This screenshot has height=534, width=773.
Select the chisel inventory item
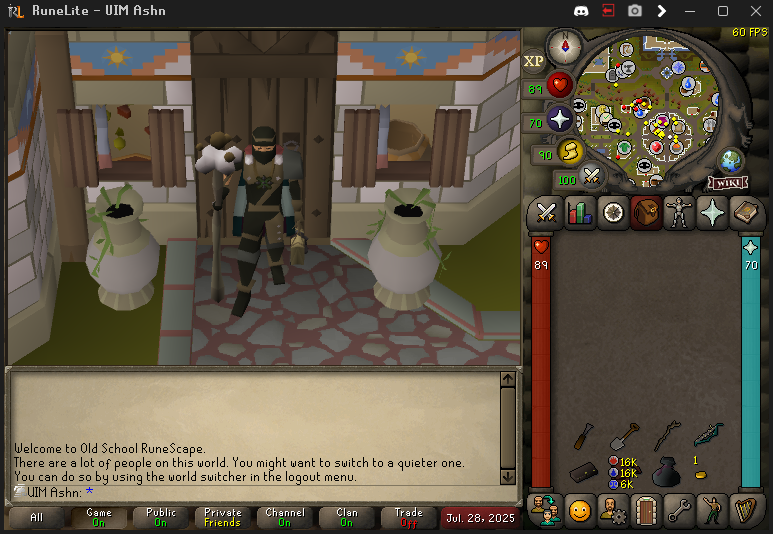(x=586, y=436)
